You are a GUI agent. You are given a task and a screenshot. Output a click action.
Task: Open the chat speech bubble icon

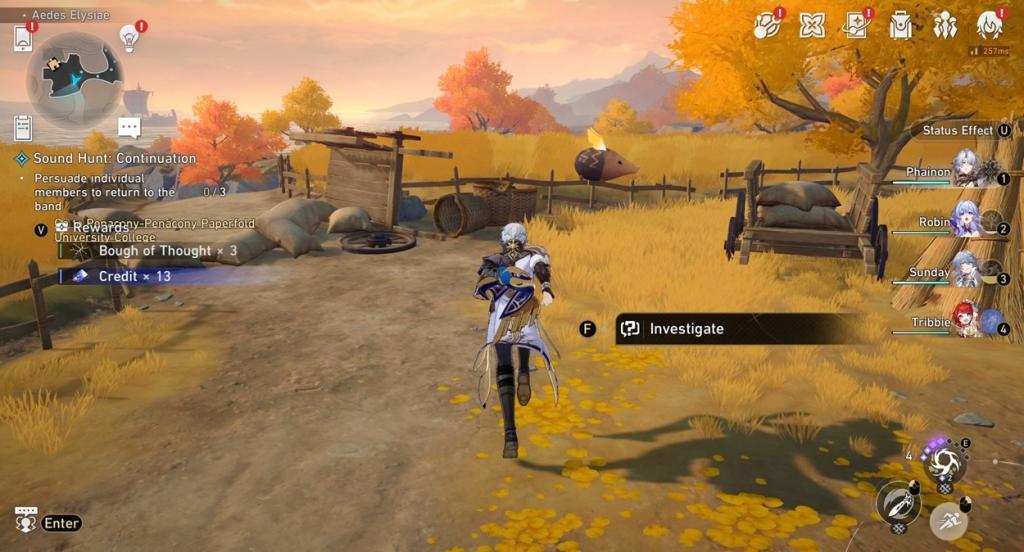(x=129, y=127)
